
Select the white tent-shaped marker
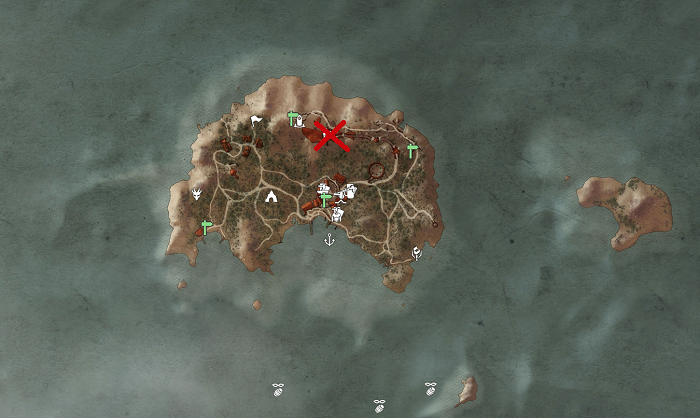[x=270, y=197]
